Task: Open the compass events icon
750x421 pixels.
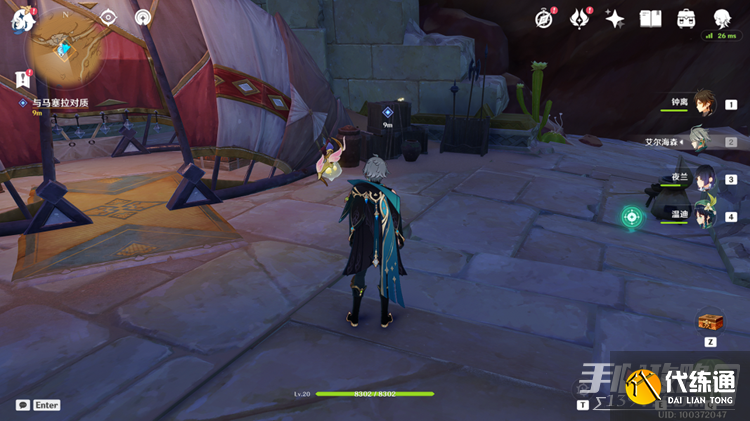Action: [x=544, y=18]
